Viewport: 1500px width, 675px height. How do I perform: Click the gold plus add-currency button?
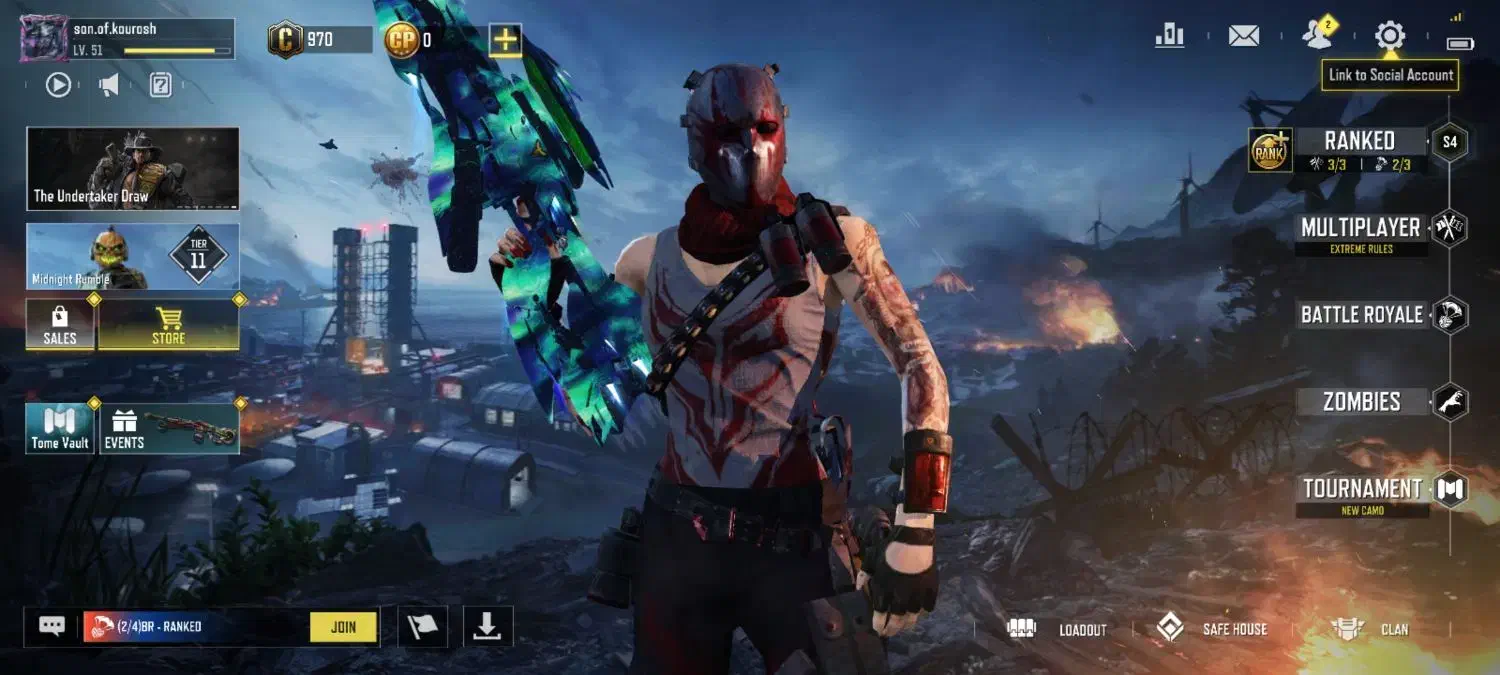[x=505, y=40]
